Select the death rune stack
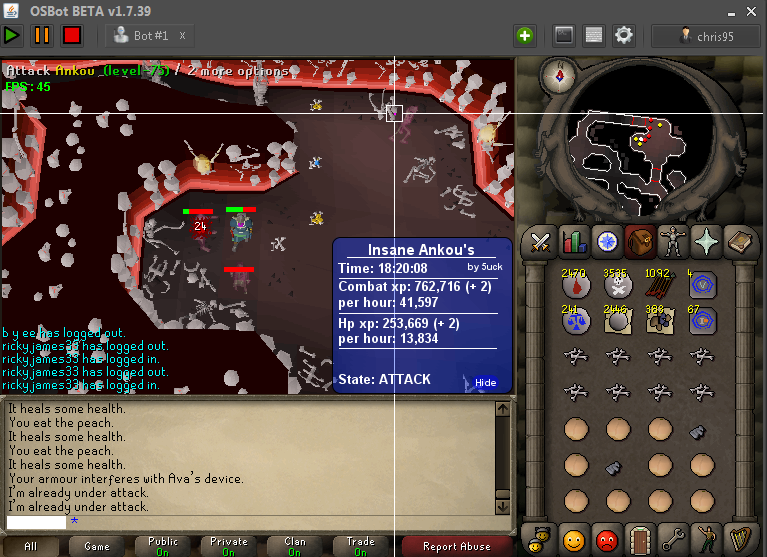 pyautogui.click(x=618, y=286)
